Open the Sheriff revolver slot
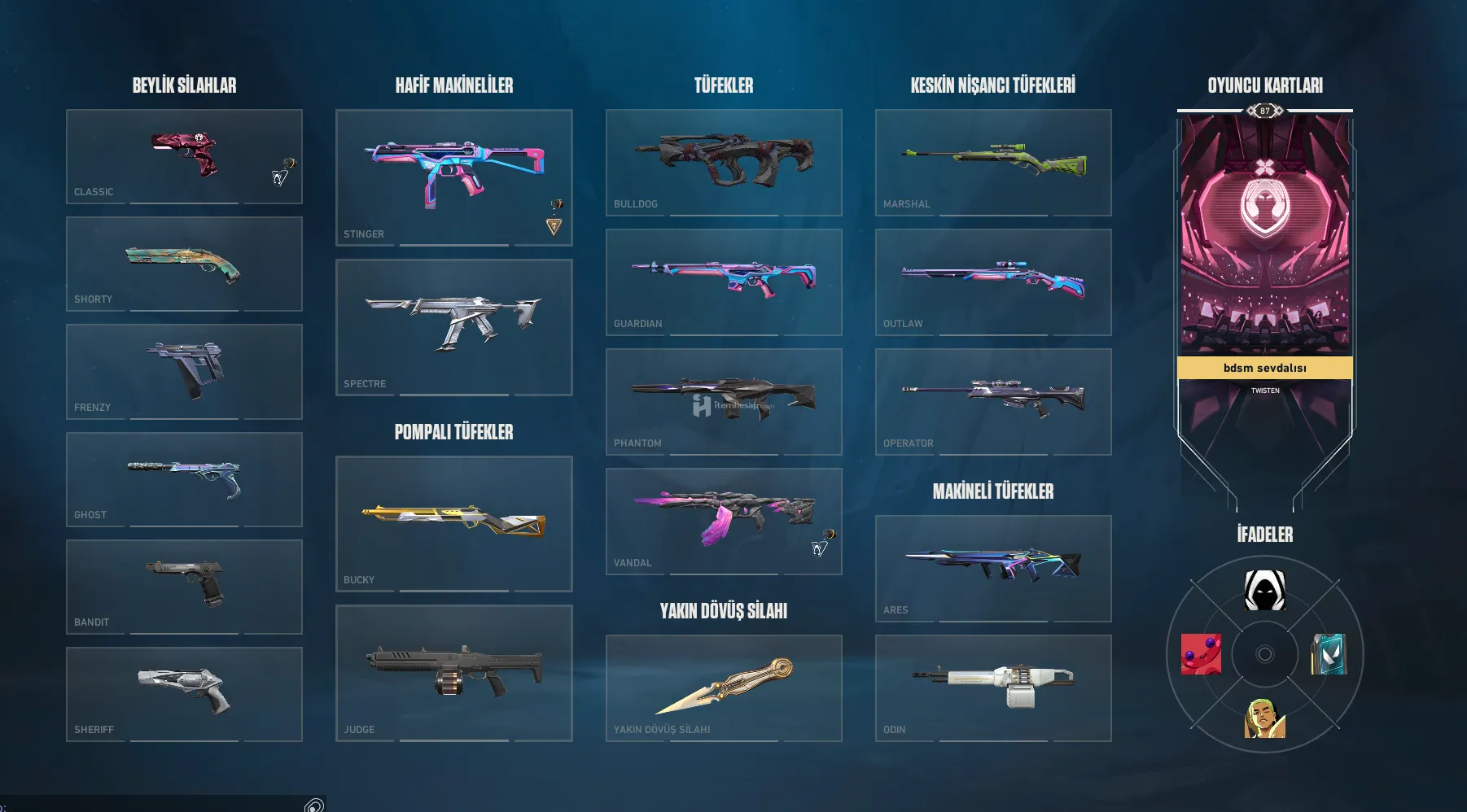Image resolution: width=1467 pixels, height=812 pixels. coord(184,694)
